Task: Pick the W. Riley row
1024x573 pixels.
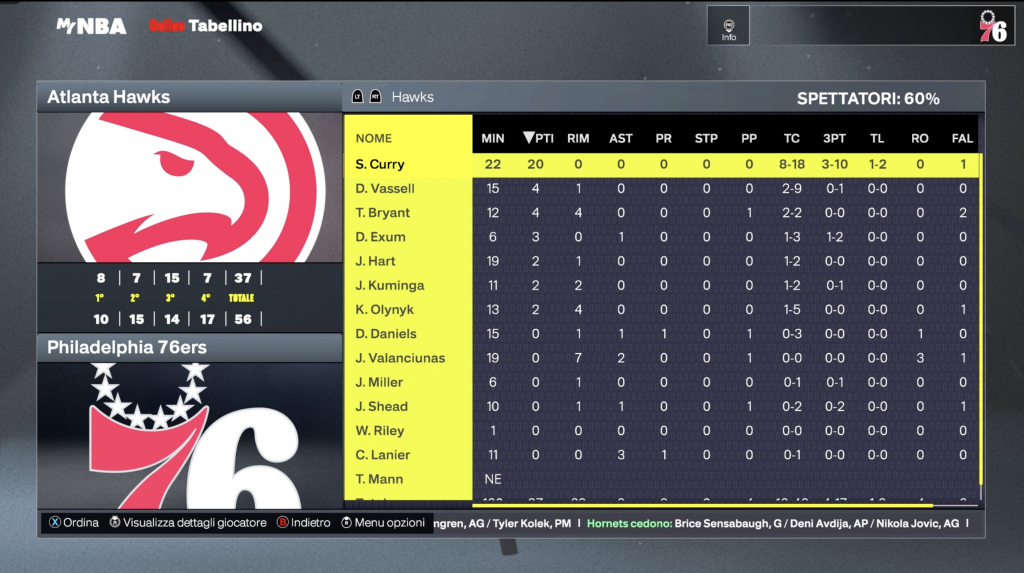Action: [379, 431]
